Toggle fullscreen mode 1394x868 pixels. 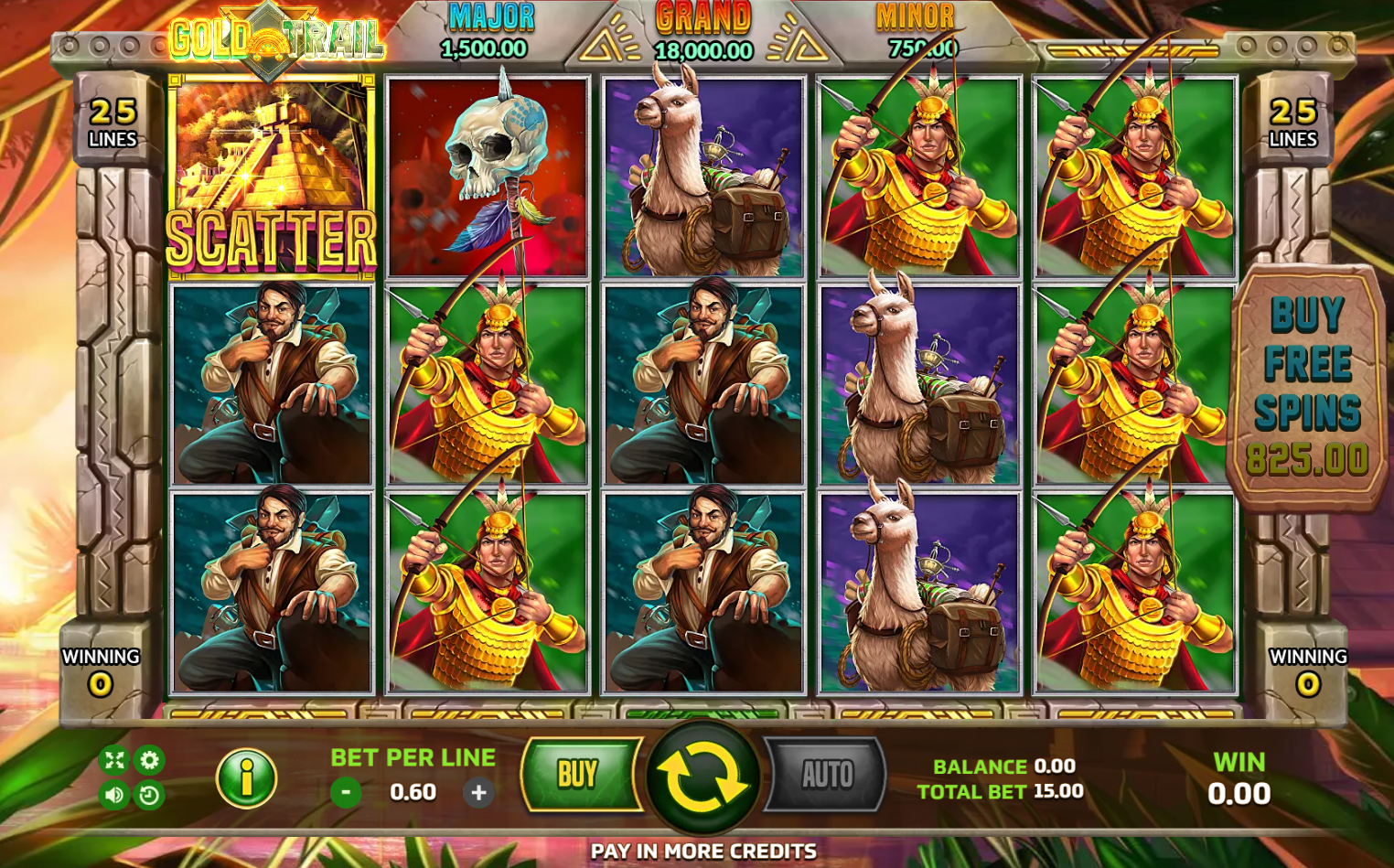pos(114,759)
